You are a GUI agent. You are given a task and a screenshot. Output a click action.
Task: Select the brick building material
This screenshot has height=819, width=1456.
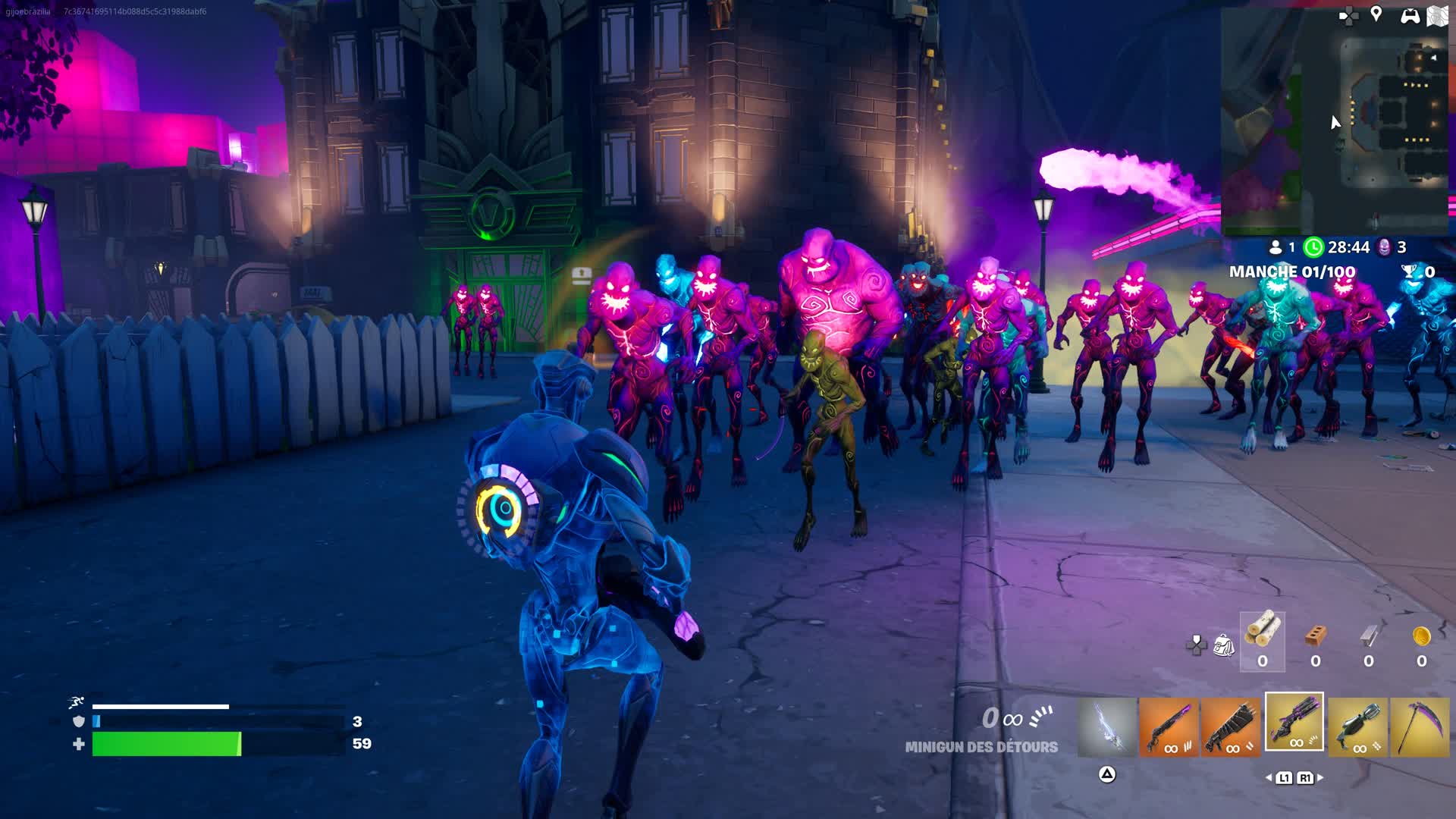[x=1316, y=637]
